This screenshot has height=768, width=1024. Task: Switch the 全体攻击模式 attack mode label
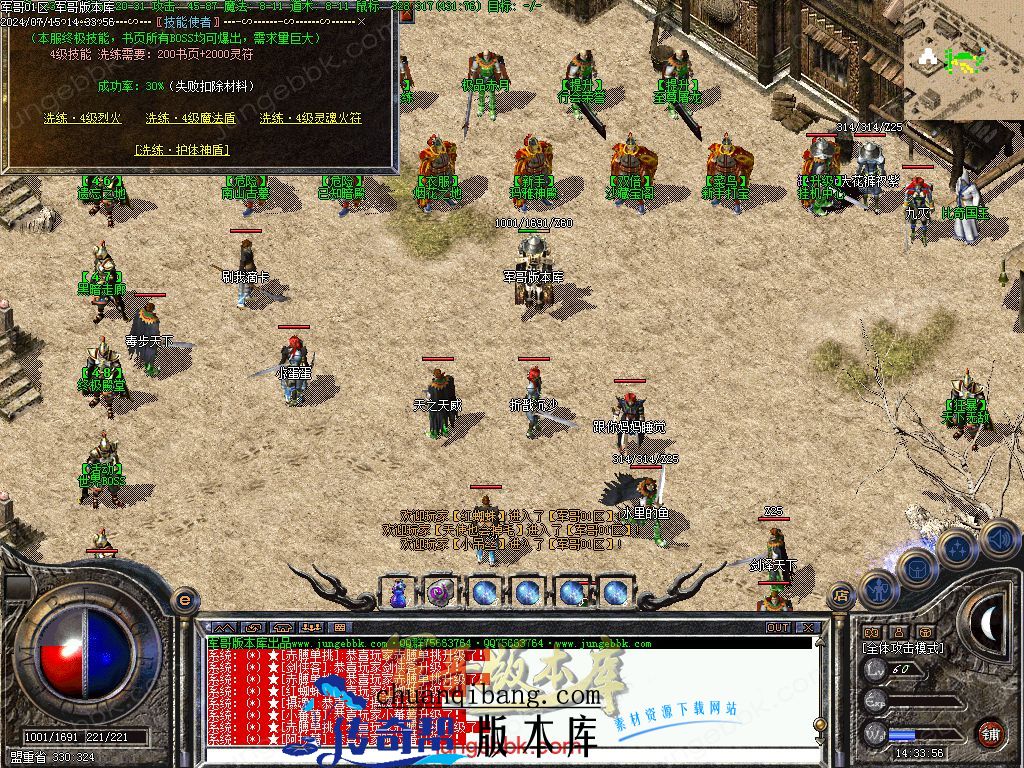click(x=903, y=649)
